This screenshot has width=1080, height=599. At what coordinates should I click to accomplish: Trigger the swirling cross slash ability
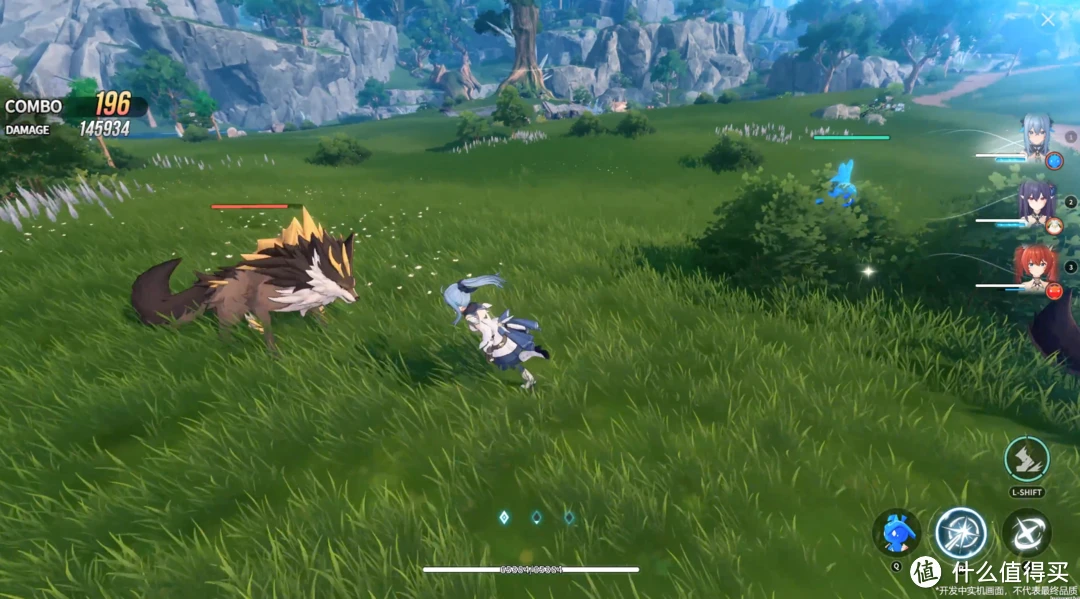pos(1026,532)
